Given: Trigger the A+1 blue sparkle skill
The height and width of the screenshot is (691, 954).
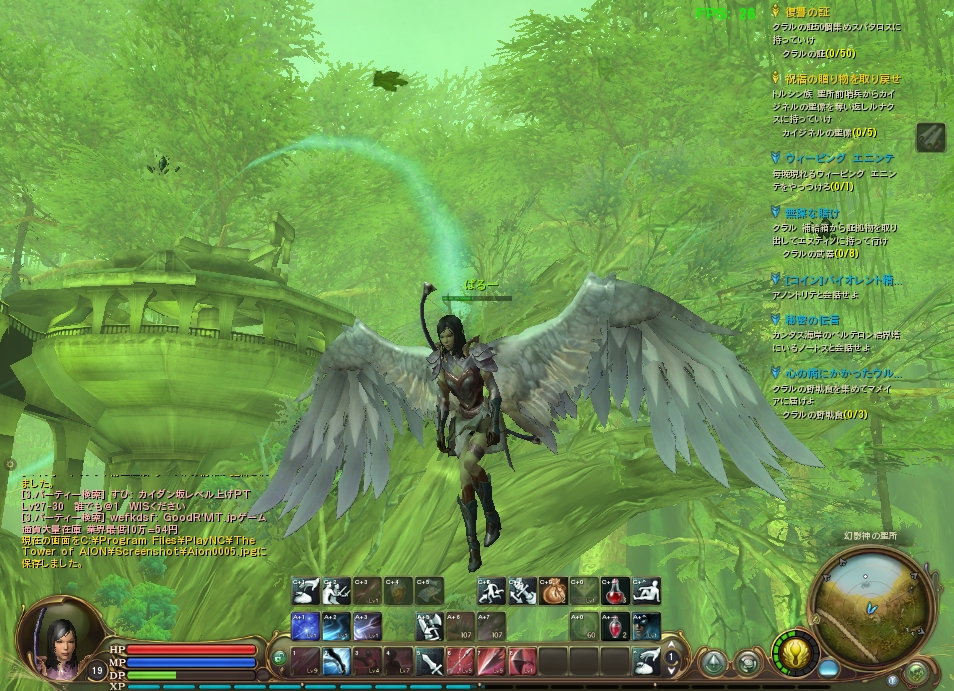Looking at the screenshot, I should coord(304,626).
